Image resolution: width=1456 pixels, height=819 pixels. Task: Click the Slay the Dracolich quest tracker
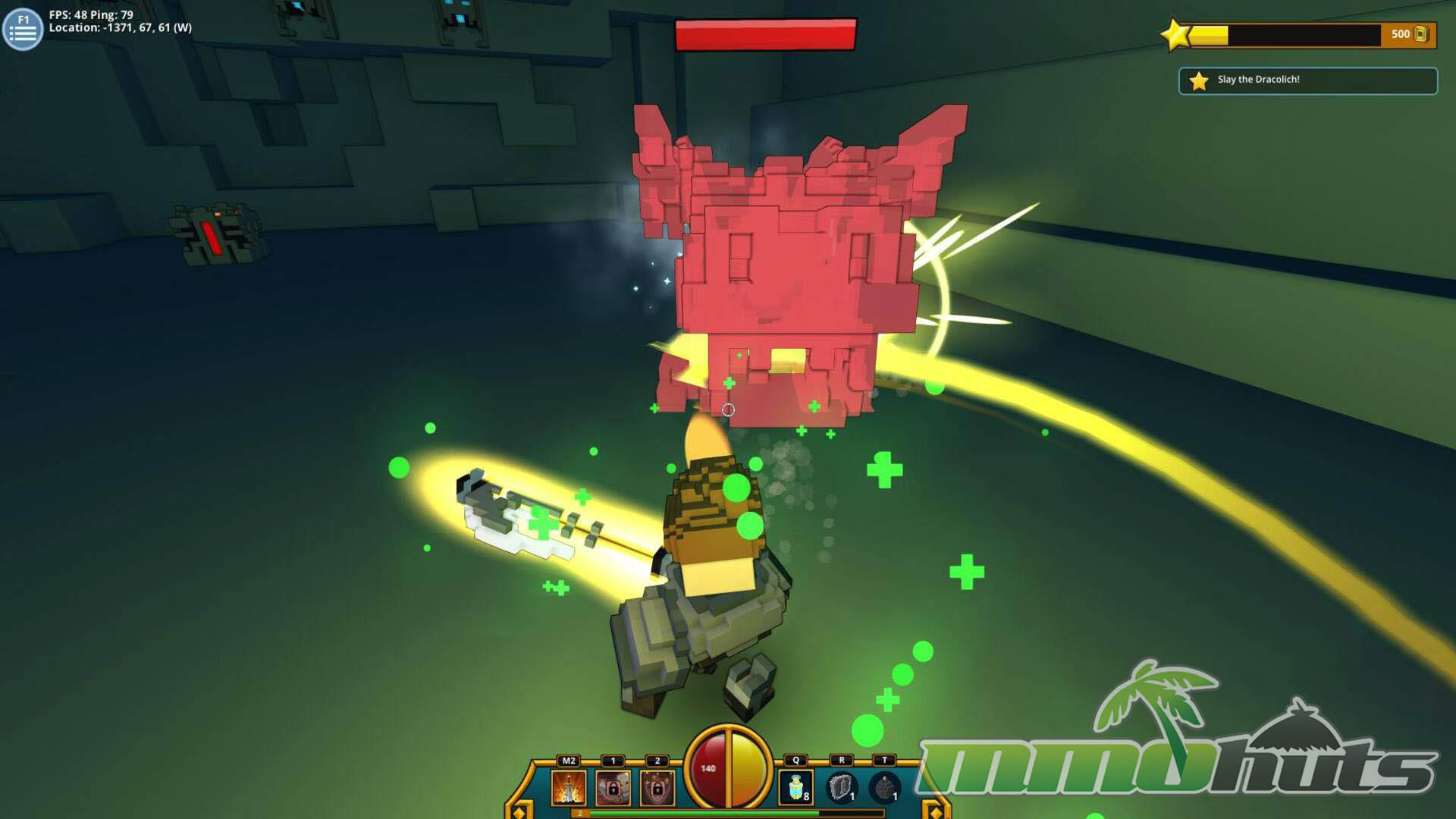tap(1307, 80)
